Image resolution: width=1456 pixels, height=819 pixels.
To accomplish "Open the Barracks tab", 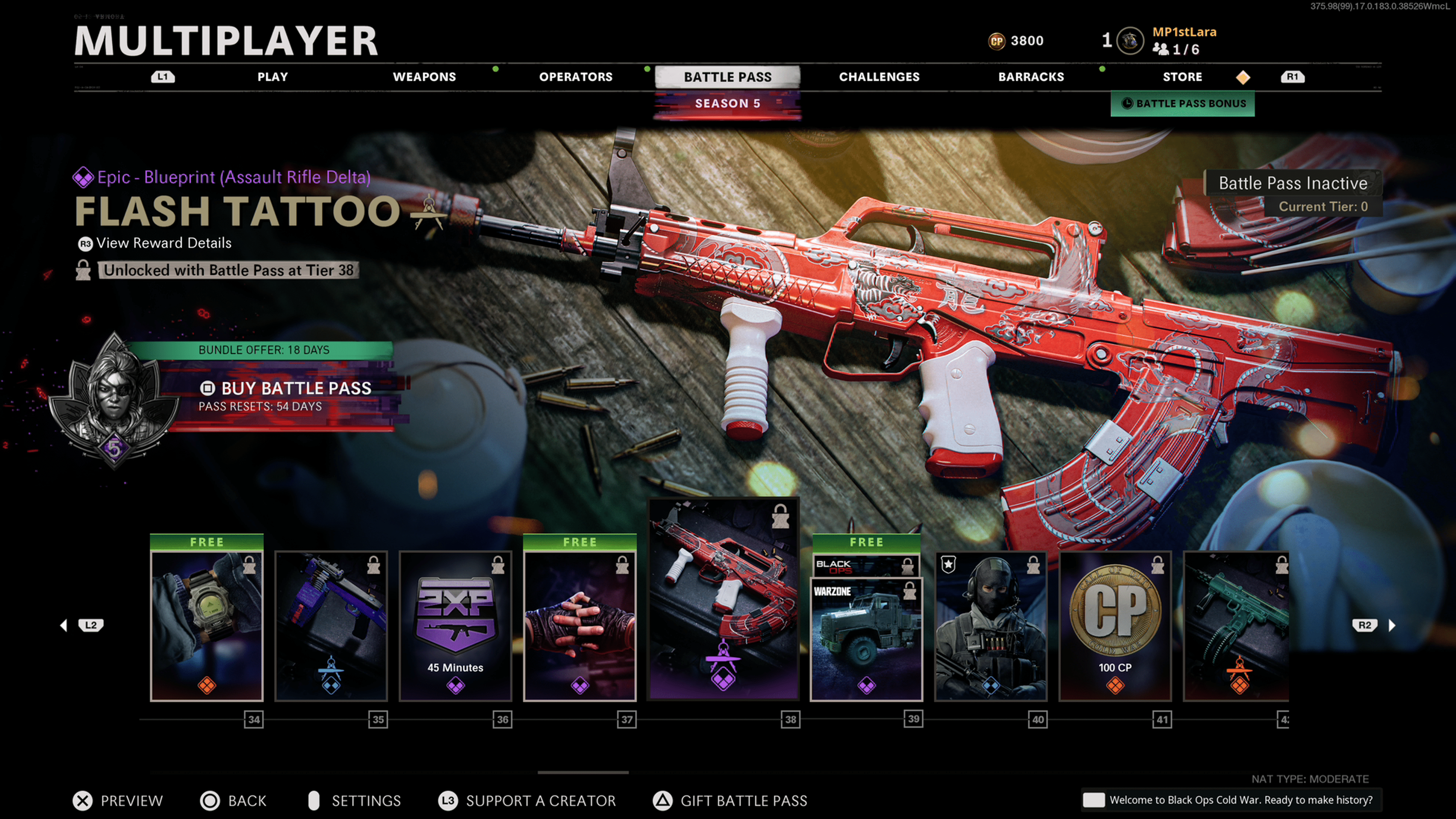I will 1031,77.
